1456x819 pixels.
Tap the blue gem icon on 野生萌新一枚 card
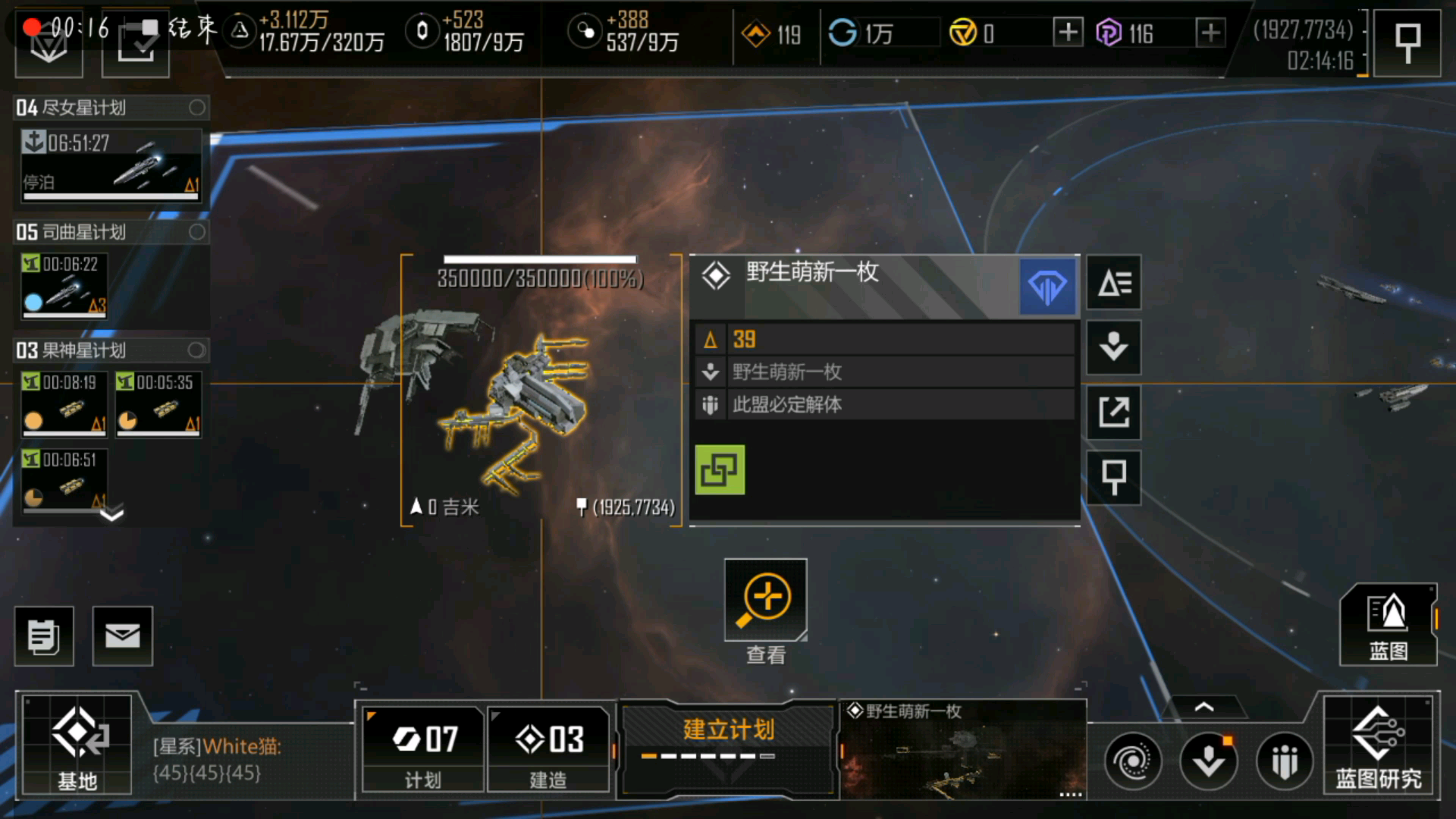[1048, 286]
